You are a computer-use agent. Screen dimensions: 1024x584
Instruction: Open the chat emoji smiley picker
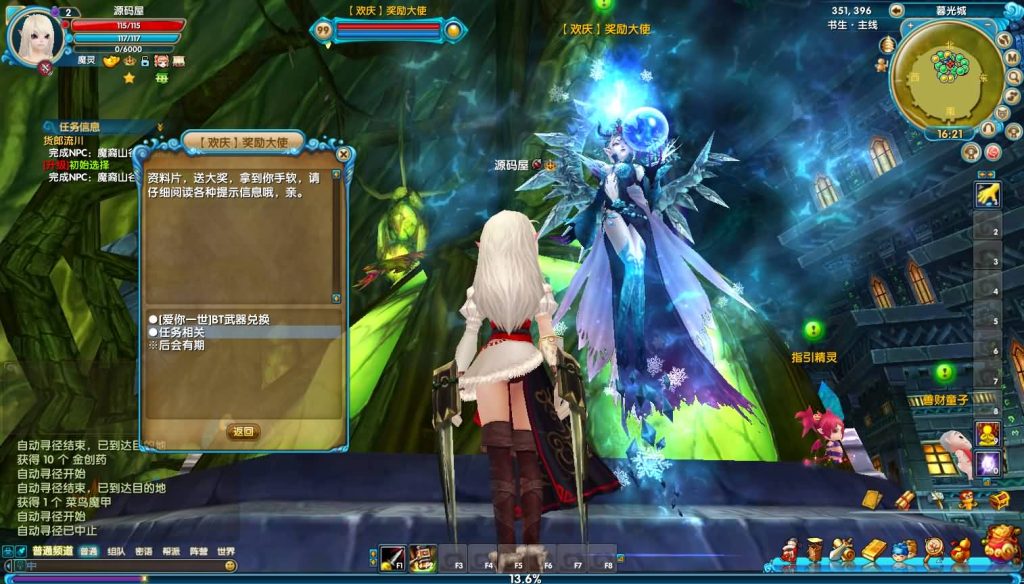(x=231, y=566)
